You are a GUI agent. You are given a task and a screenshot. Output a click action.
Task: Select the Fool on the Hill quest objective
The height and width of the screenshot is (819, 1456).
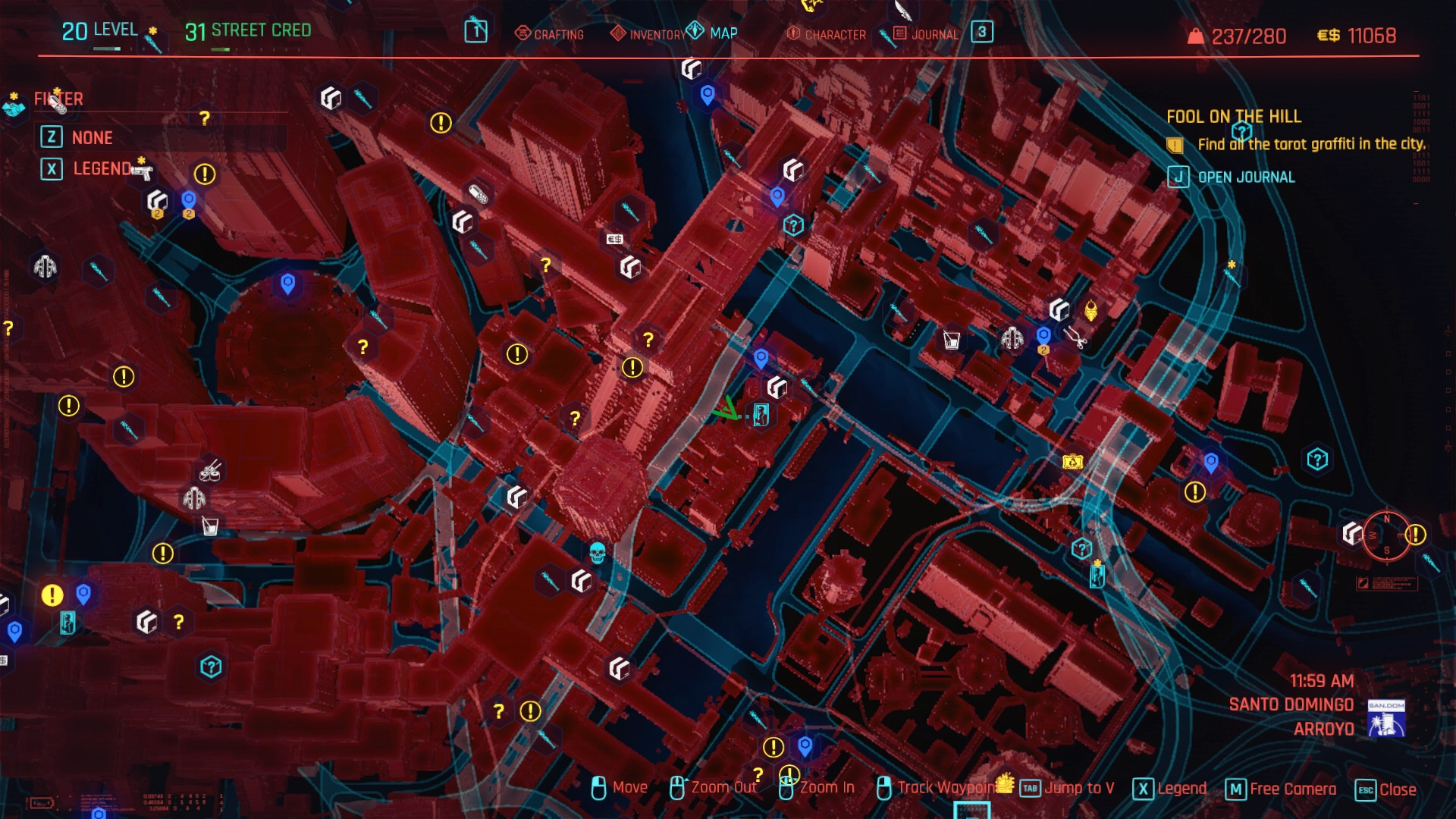[x=1310, y=144]
